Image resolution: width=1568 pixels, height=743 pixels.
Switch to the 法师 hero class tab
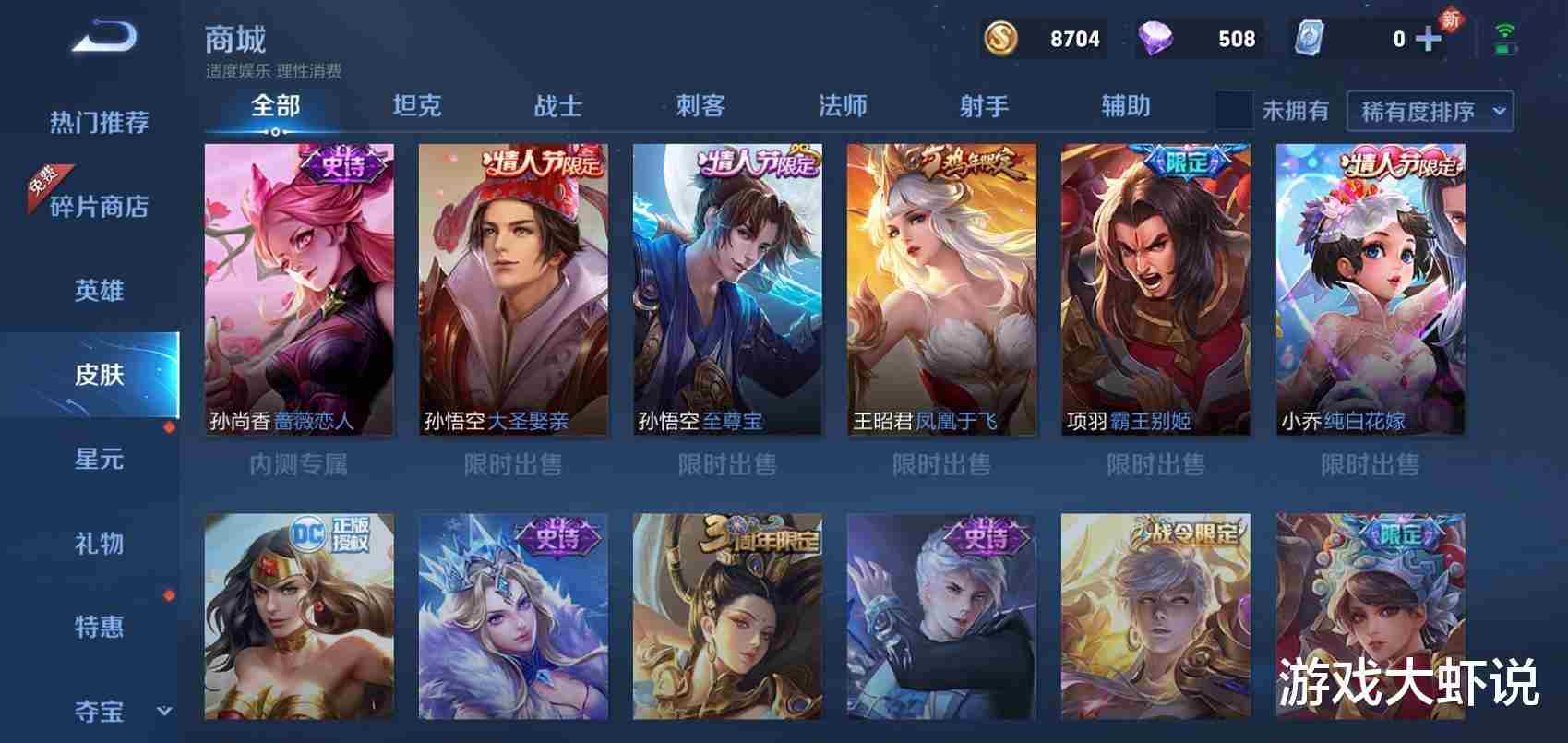click(x=842, y=107)
